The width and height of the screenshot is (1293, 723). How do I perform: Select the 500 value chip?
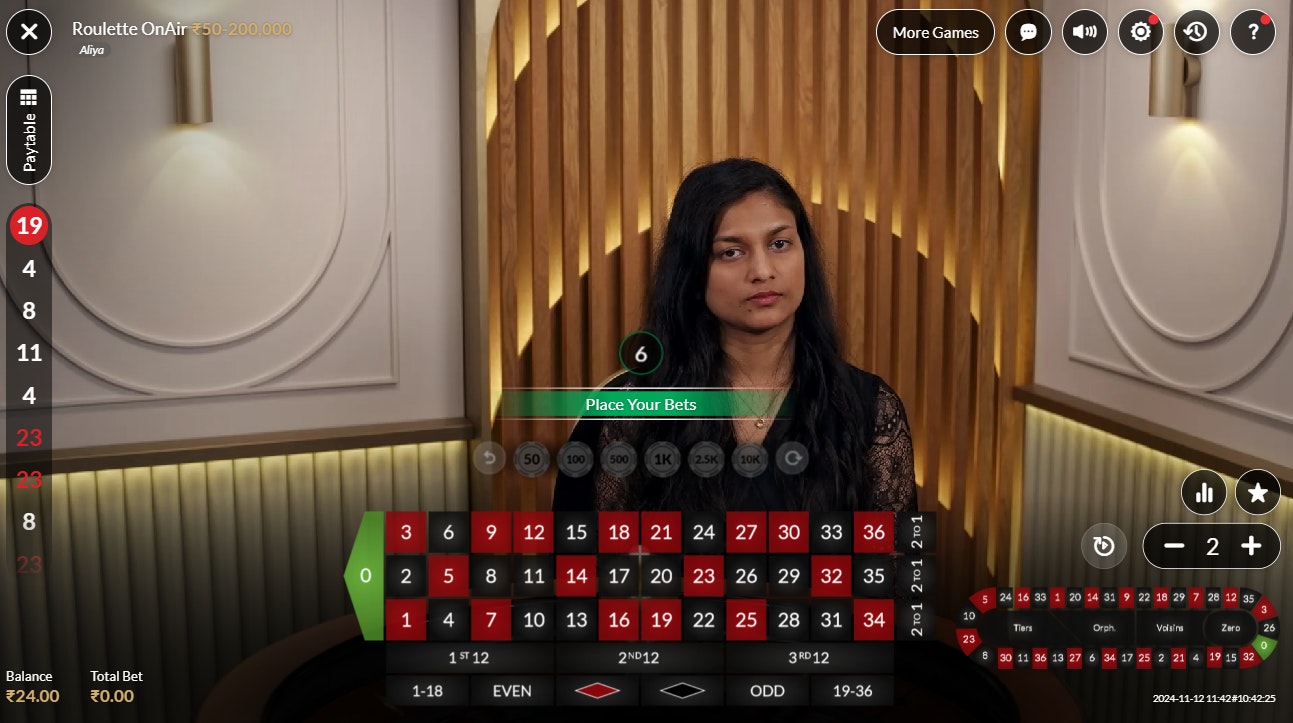point(619,459)
